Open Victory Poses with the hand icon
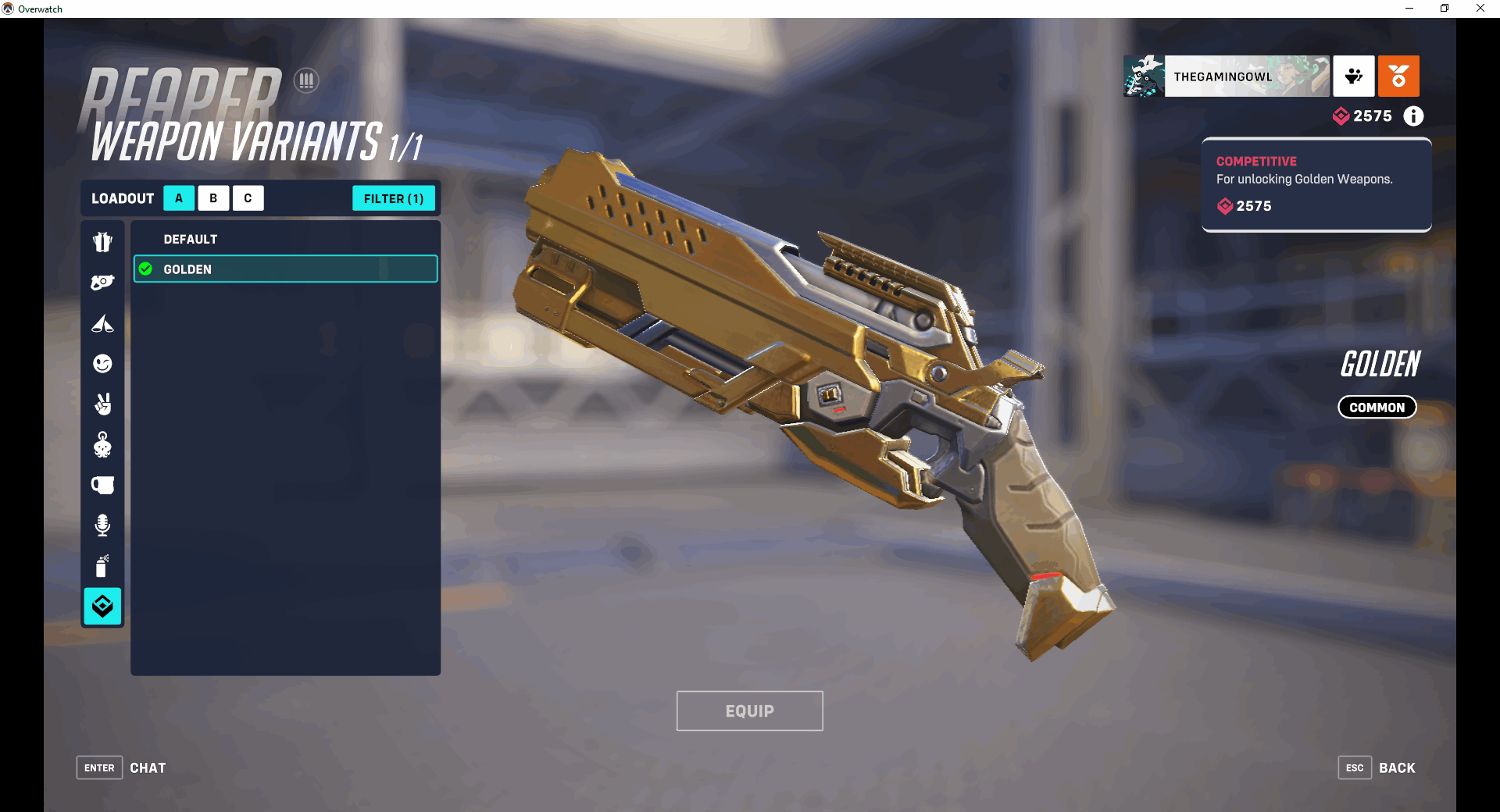1500x812 pixels. [x=102, y=404]
